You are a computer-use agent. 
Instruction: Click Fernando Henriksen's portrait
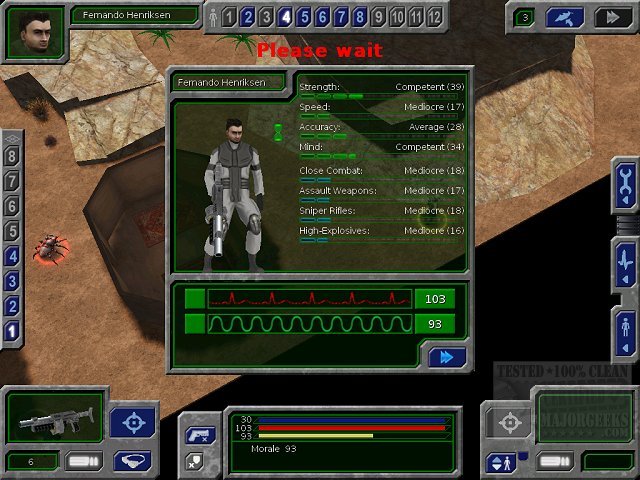tap(34, 32)
